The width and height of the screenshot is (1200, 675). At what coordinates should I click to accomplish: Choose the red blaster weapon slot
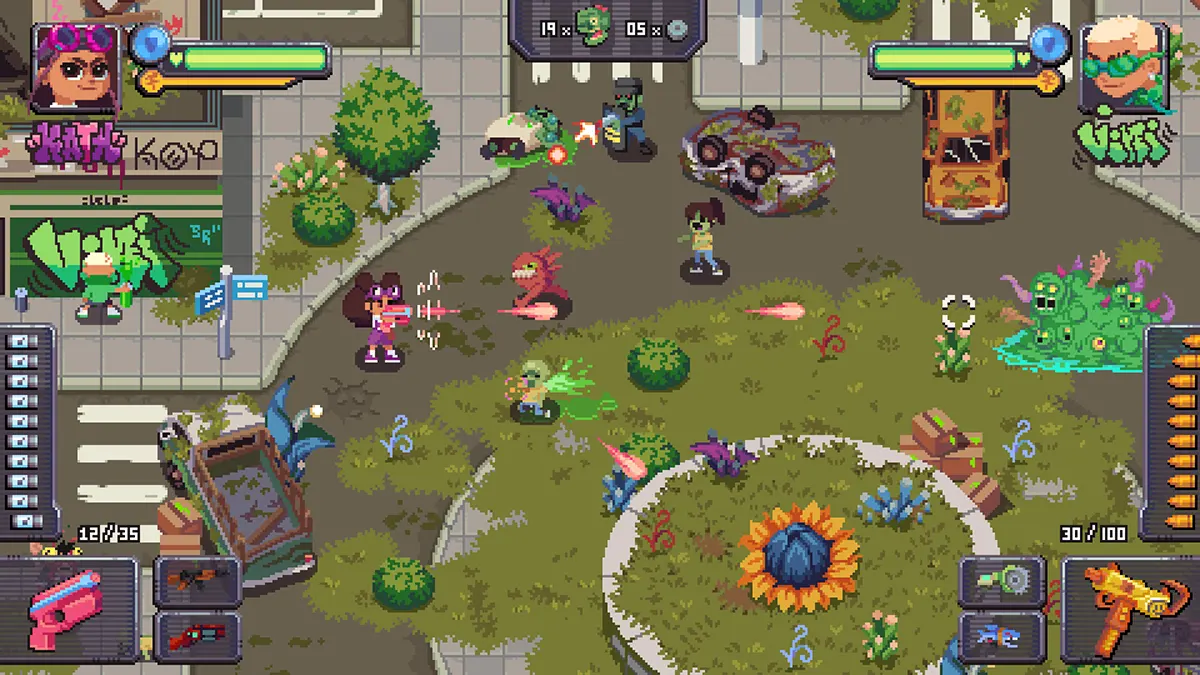click(x=197, y=636)
